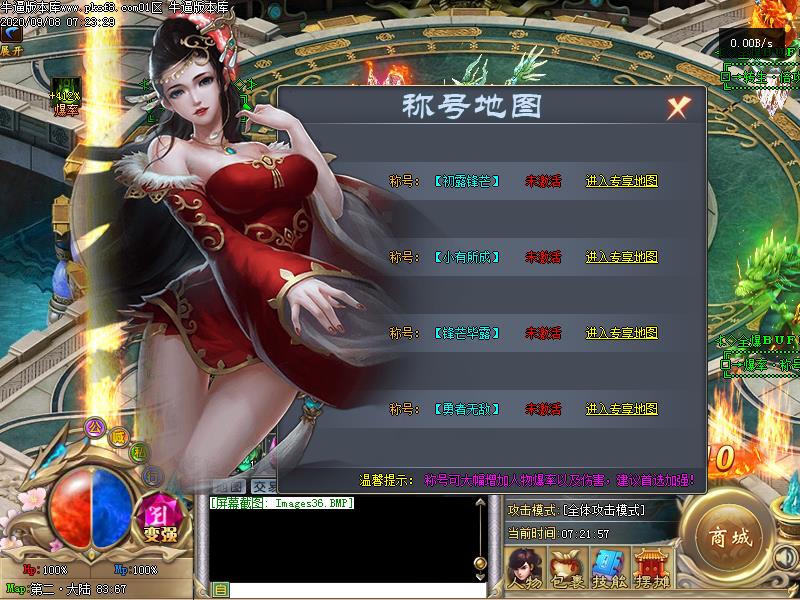This screenshot has height=600, width=800.
Task: Expand the top-left 展开 panel button
Action: 11,38
